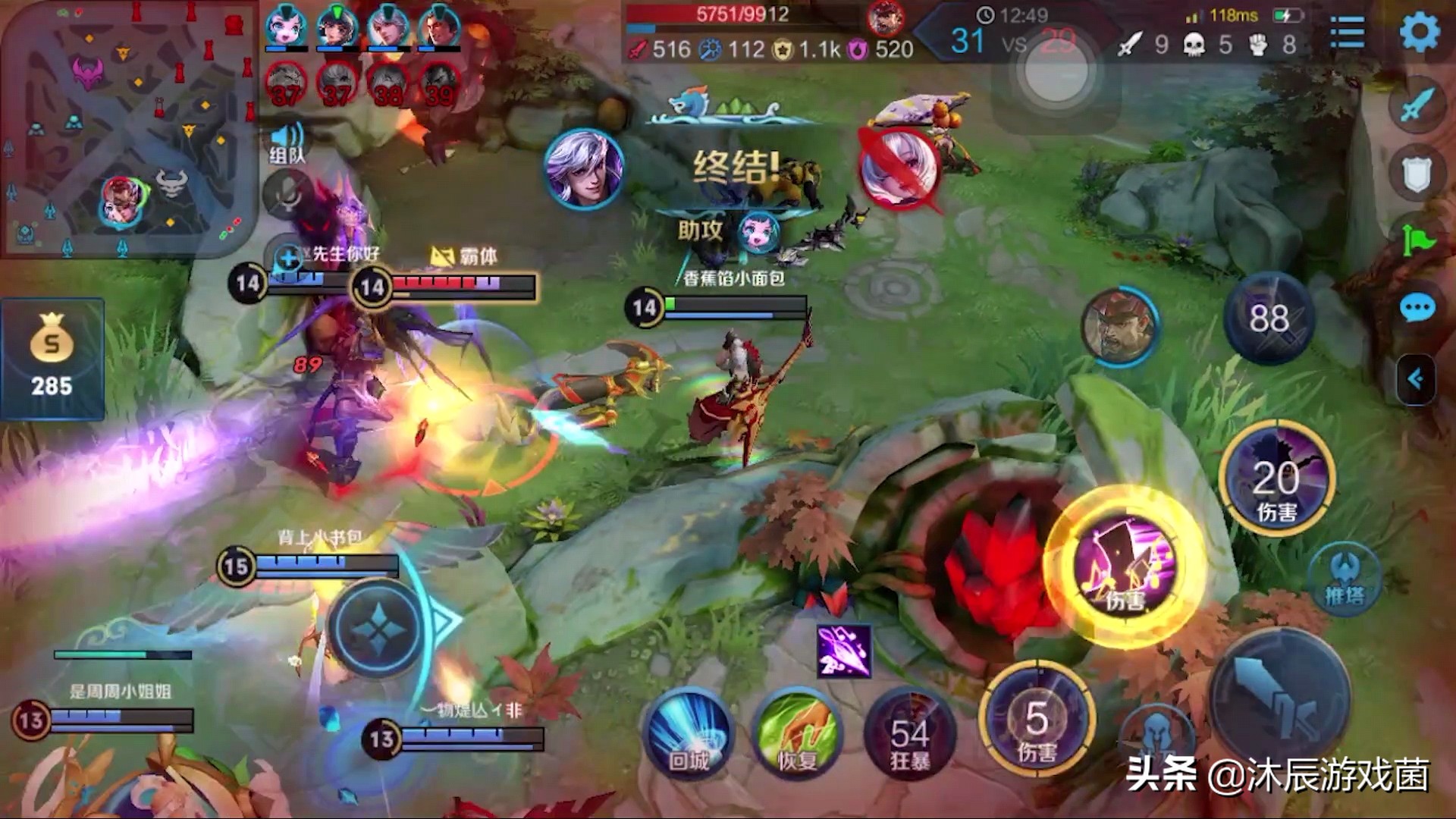Open the settings gear
The width and height of the screenshot is (1456, 819).
[1419, 33]
